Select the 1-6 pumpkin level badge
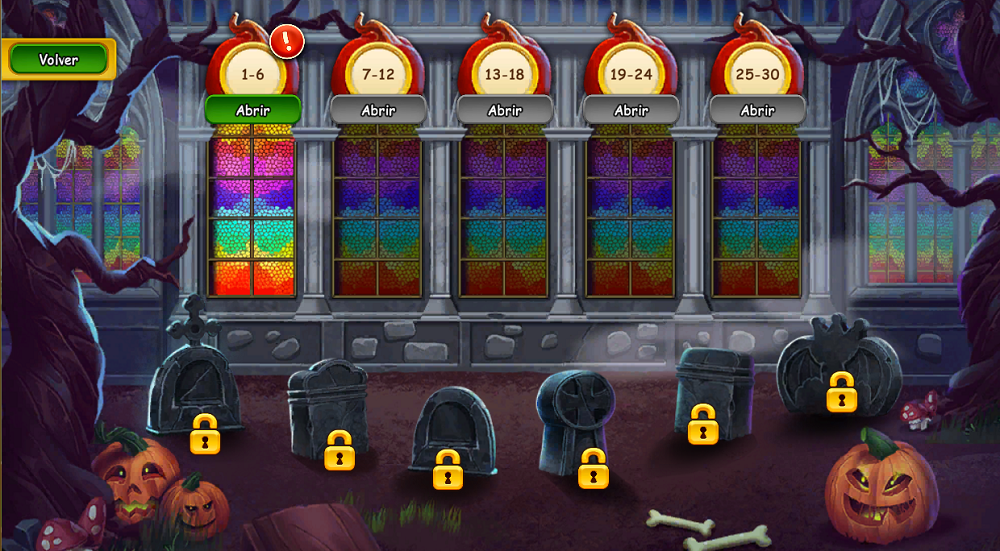This screenshot has width=1000, height=551. (253, 73)
